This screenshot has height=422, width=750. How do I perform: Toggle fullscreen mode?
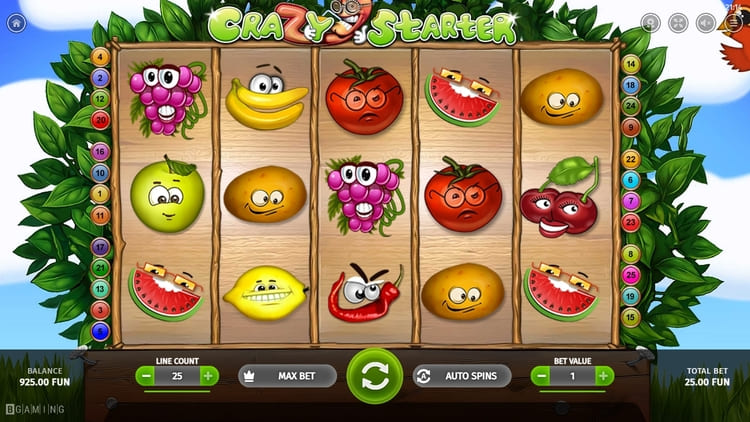(678, 21)
